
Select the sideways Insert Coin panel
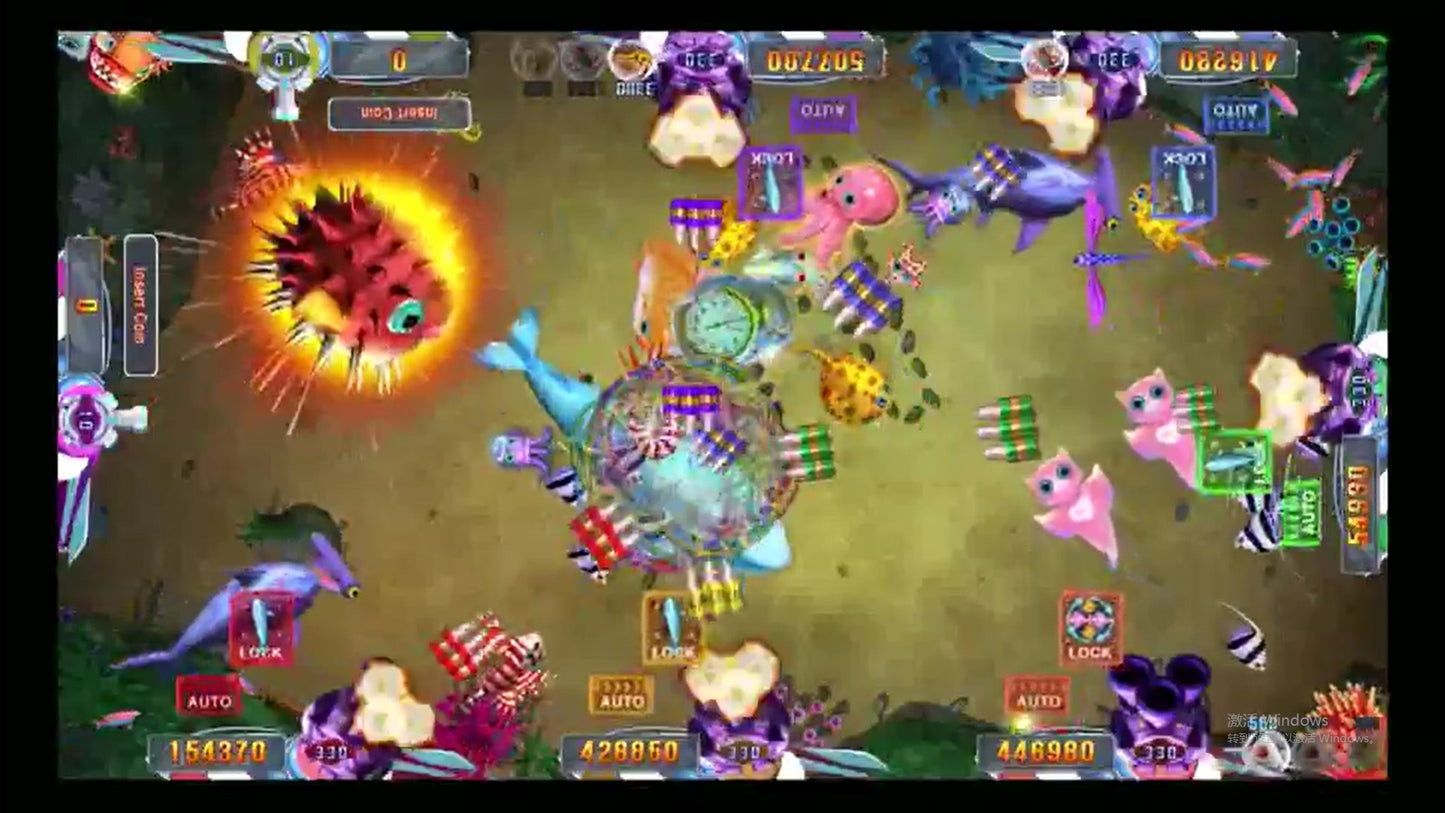click(x=140, y=305)
